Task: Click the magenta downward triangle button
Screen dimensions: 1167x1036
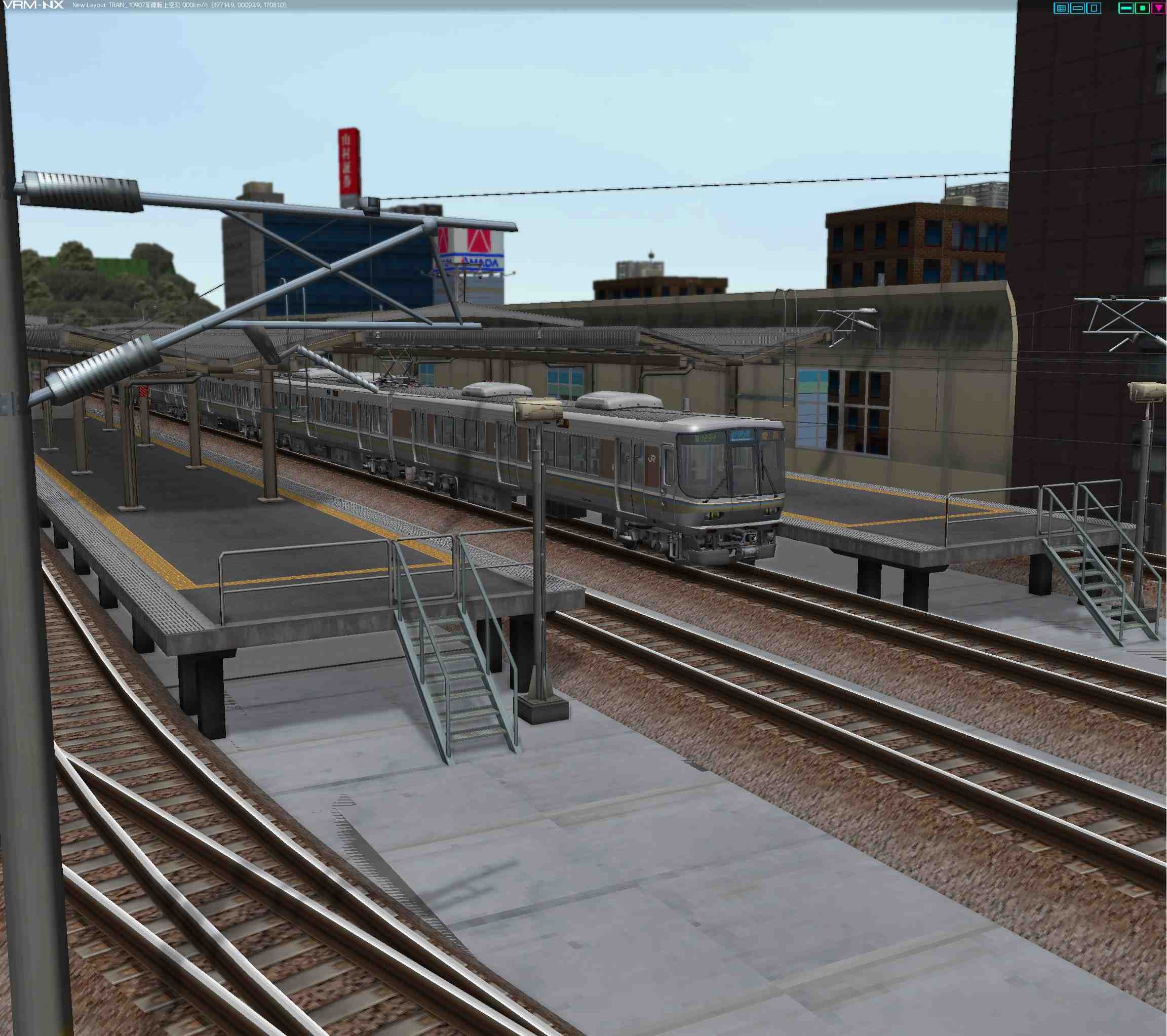Action: 1158,8
